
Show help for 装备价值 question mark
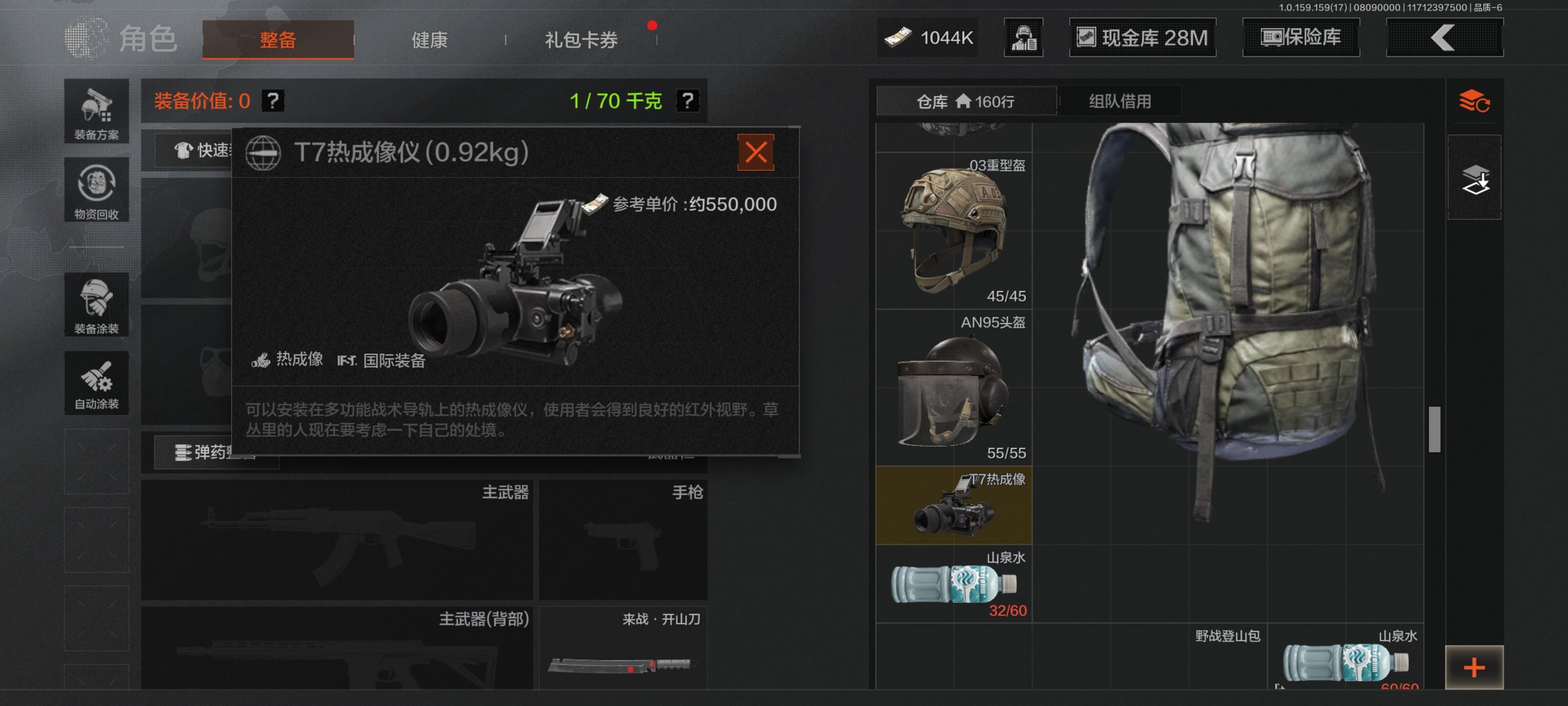(273, 101)
